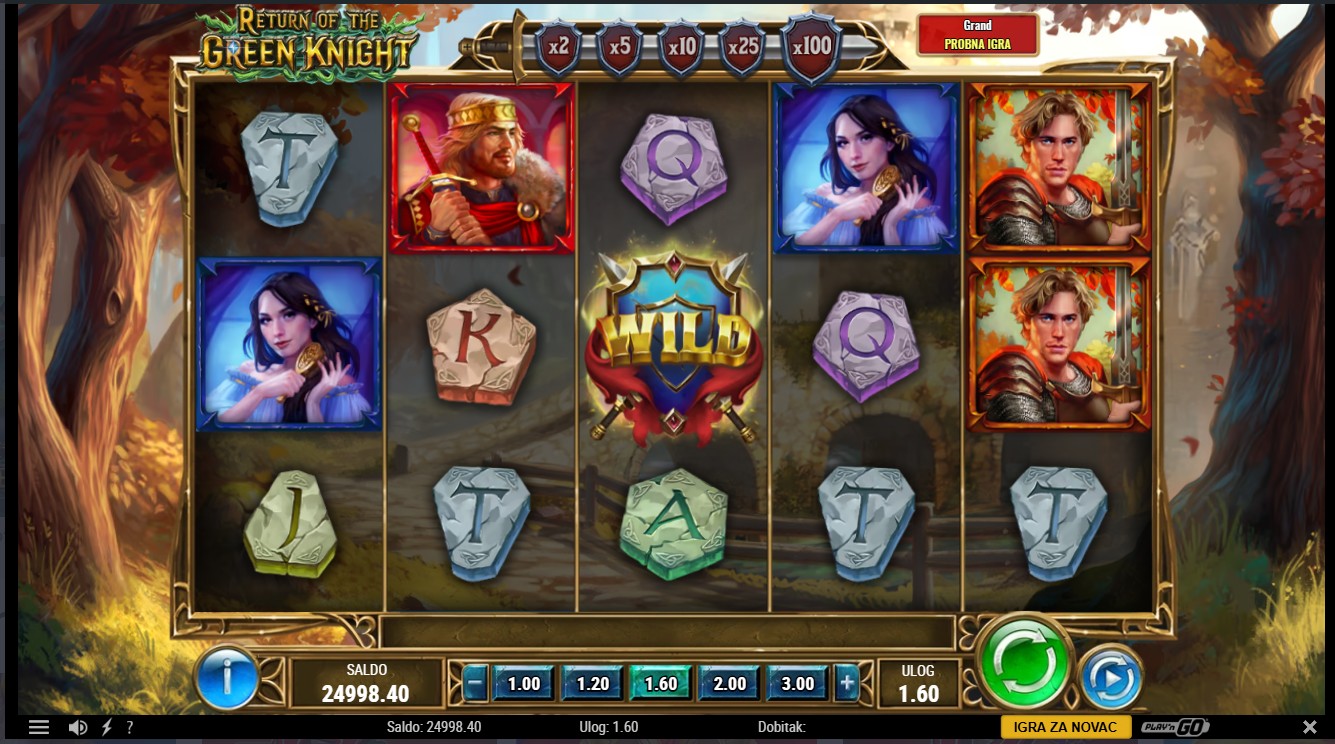1335x744 pixels.
Task: Pick the 1.60 bet amount
Action: pyautogui.click(x=660, y=684)
